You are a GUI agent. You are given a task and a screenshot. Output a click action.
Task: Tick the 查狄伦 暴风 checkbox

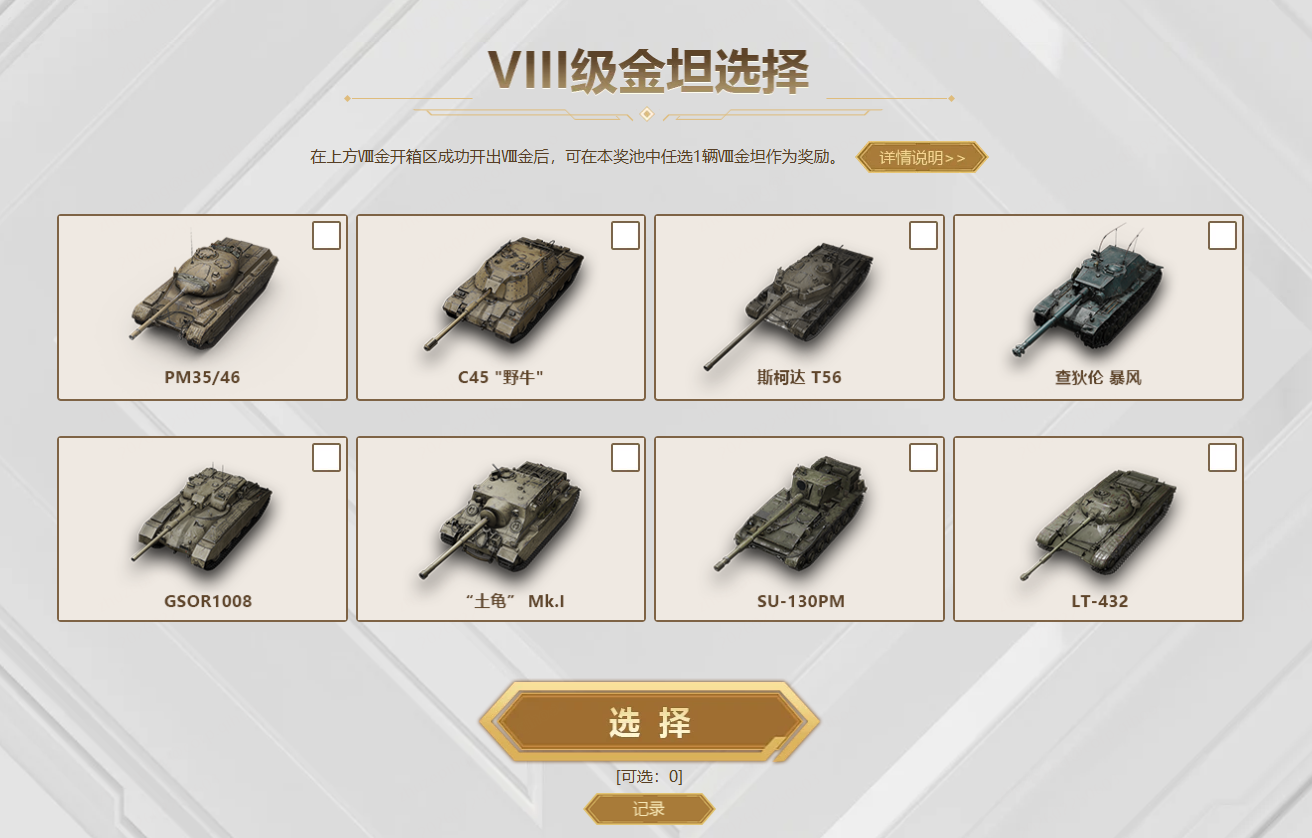click(1222, 236)
